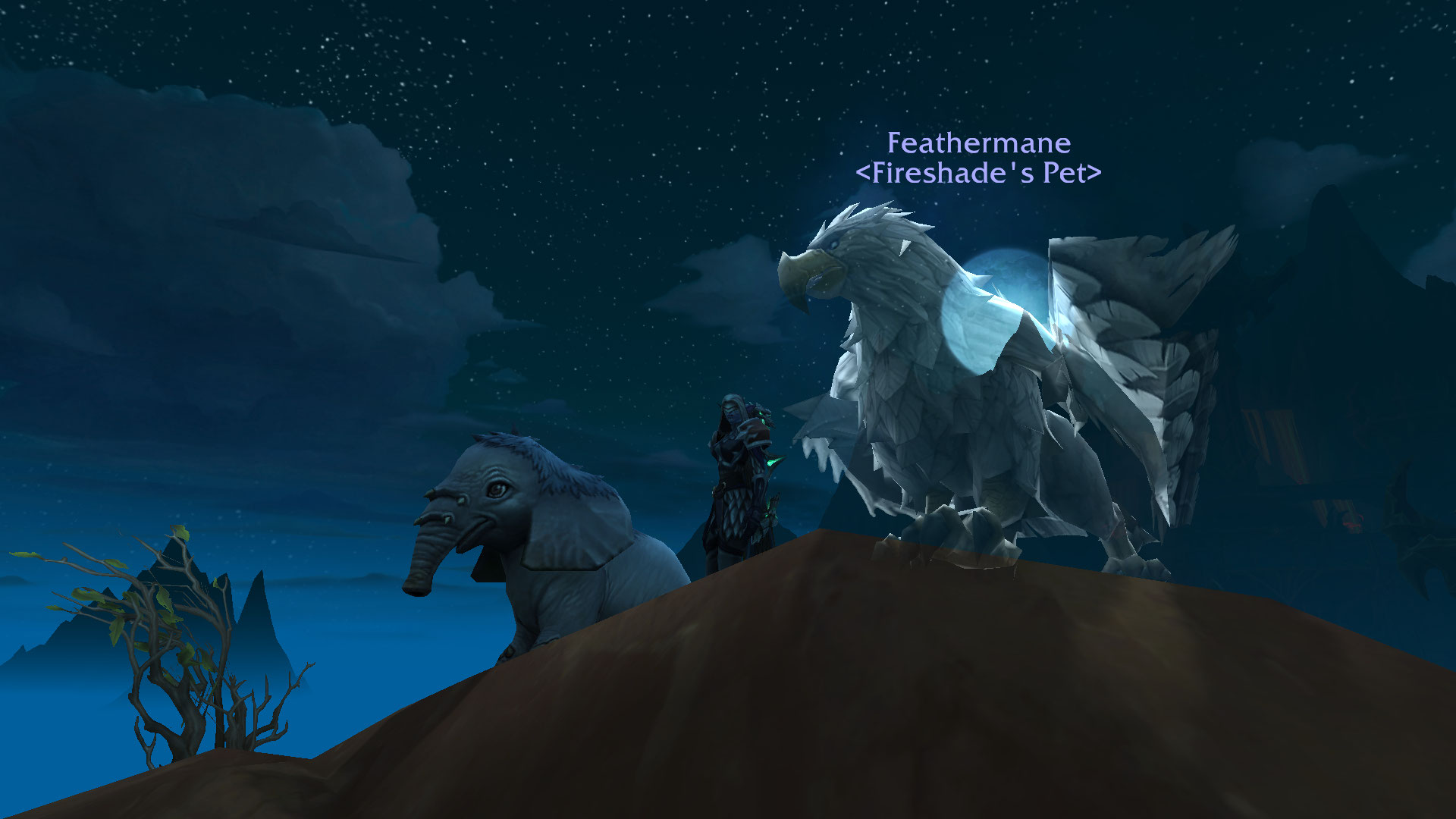Viewport: 1456px width, 819px height.
Task: Target Feathermane via its name label
Action: point(978,143)
